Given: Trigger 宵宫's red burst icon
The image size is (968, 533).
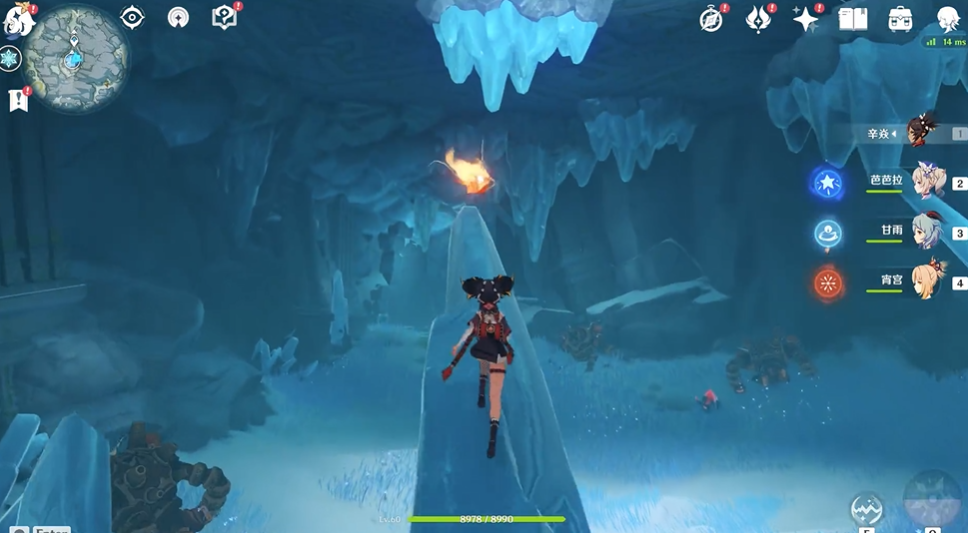Looking at the screenshot, I should [x=828, y=283].
